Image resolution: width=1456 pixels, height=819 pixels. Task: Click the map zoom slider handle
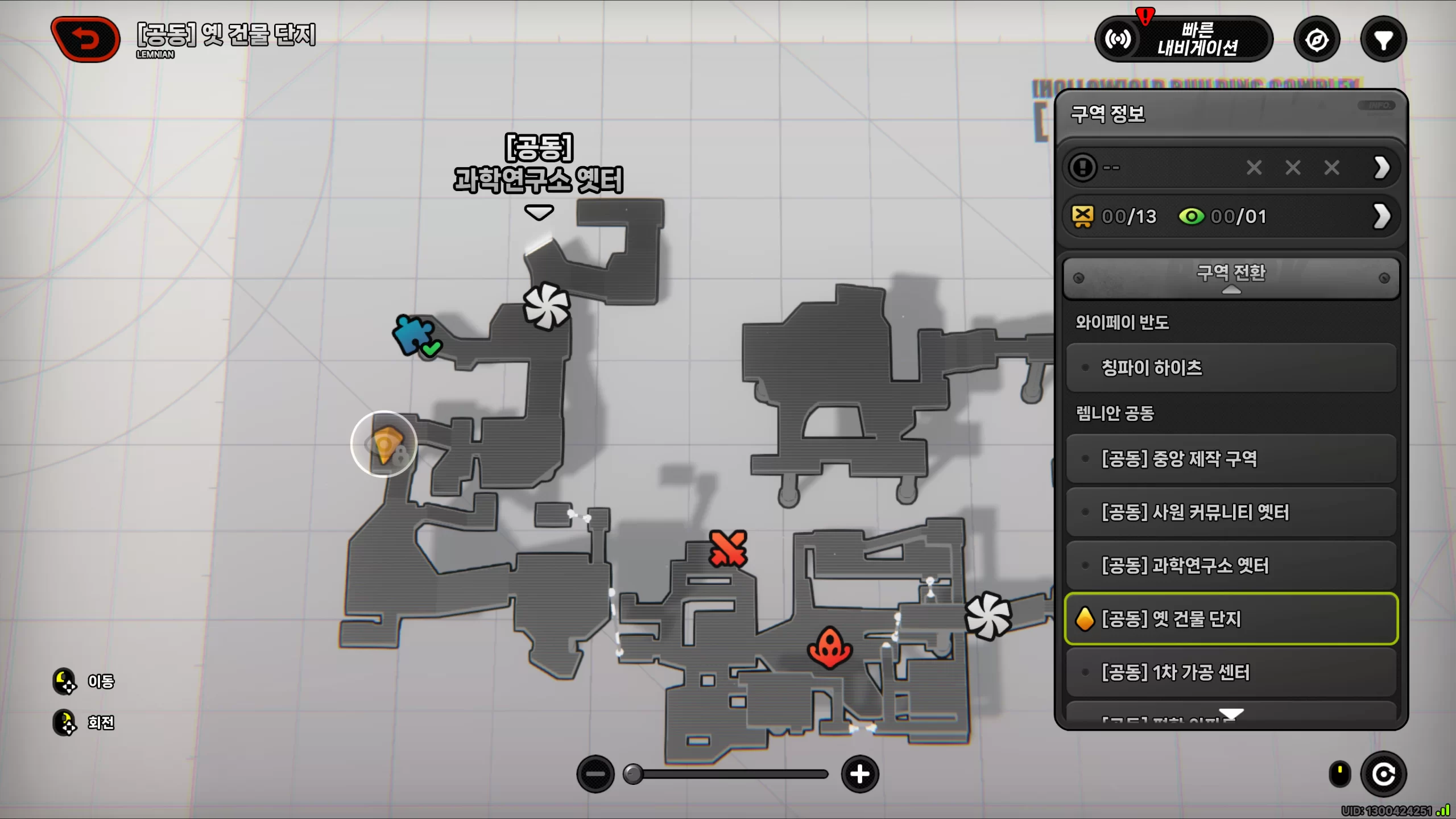pyautogui.click(x=632, y=774)
